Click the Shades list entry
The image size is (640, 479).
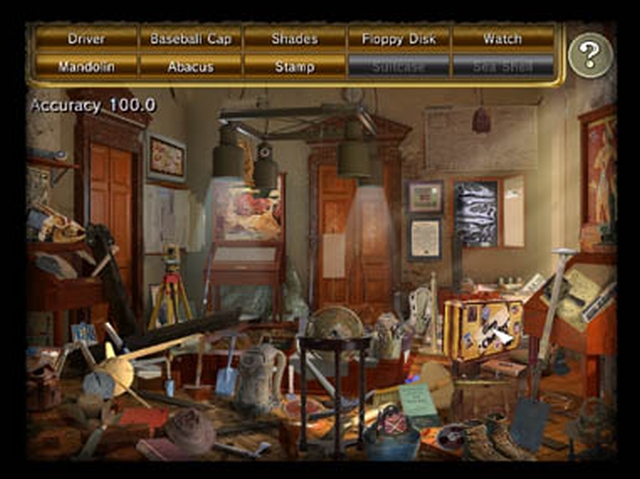pyautogui.click(x=294, y=39)
